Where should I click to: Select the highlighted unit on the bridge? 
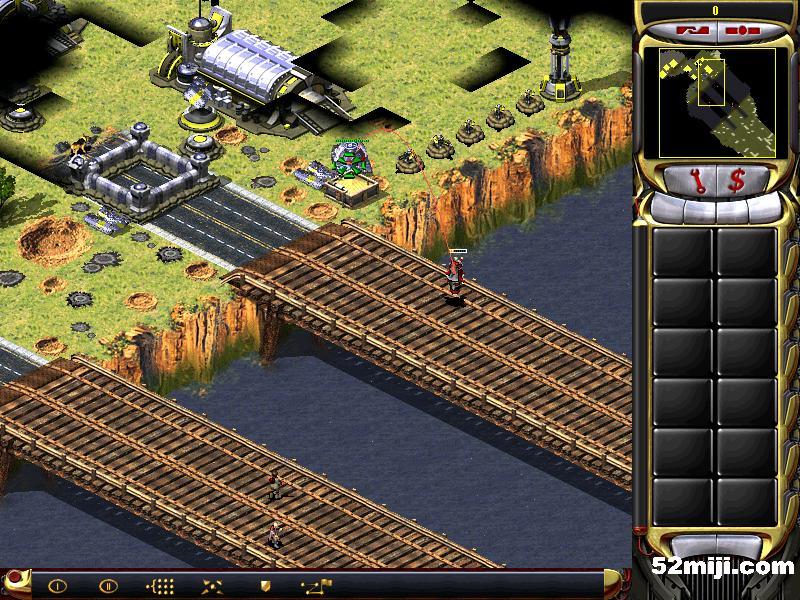point(456,276)
